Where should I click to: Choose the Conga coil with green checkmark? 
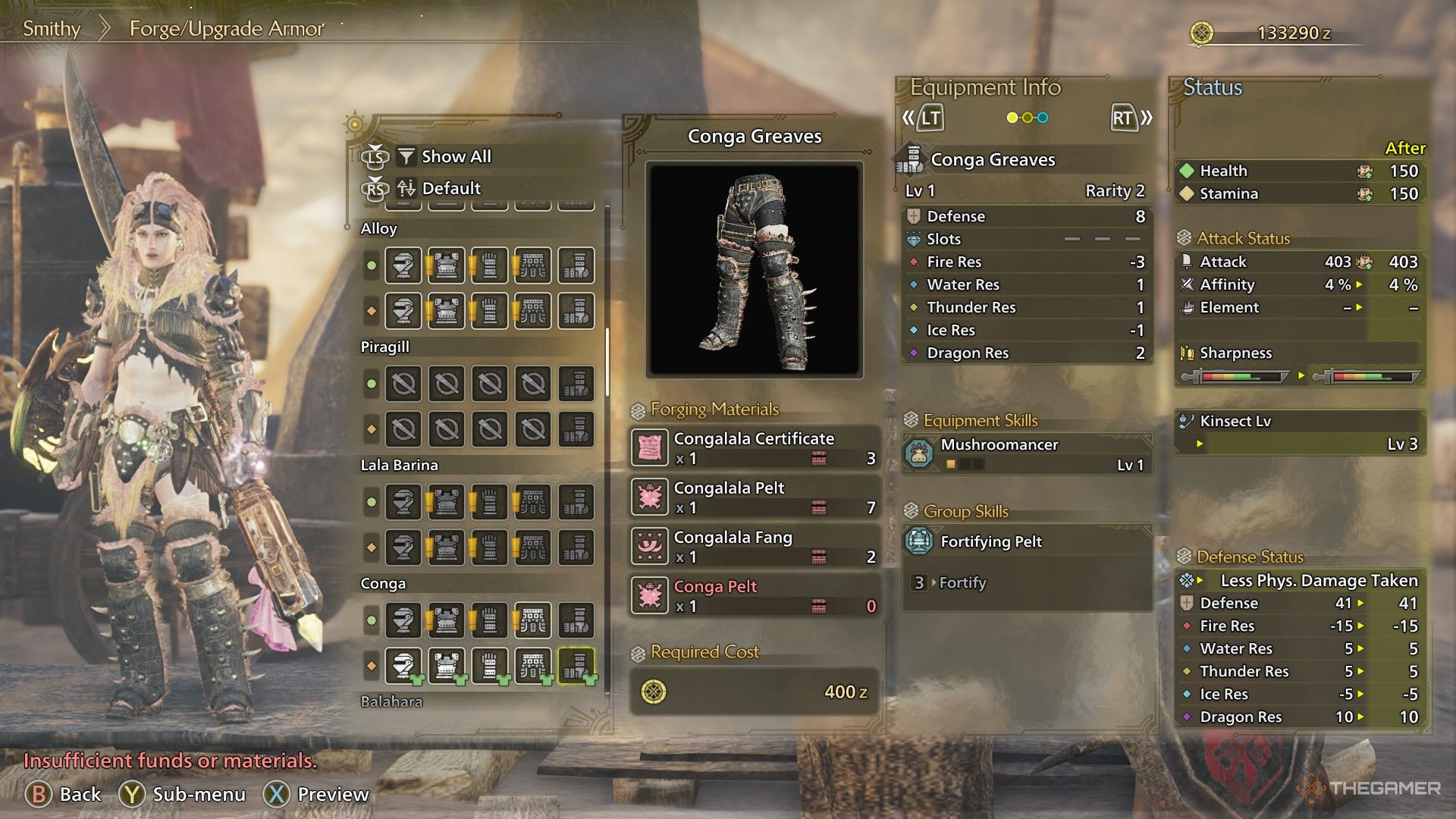532,666
